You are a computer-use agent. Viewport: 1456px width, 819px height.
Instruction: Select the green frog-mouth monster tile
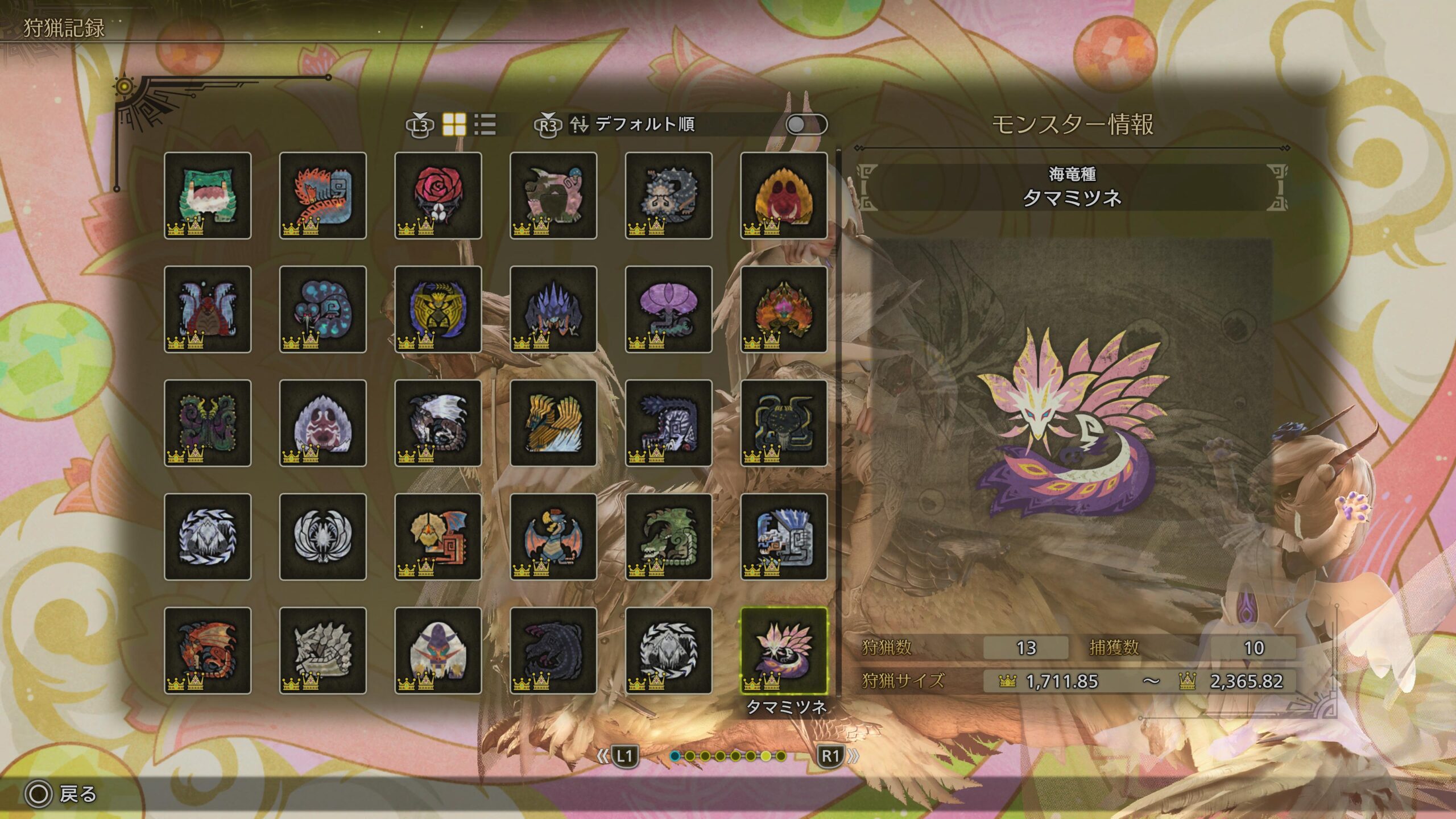click(x=208, y=195)
